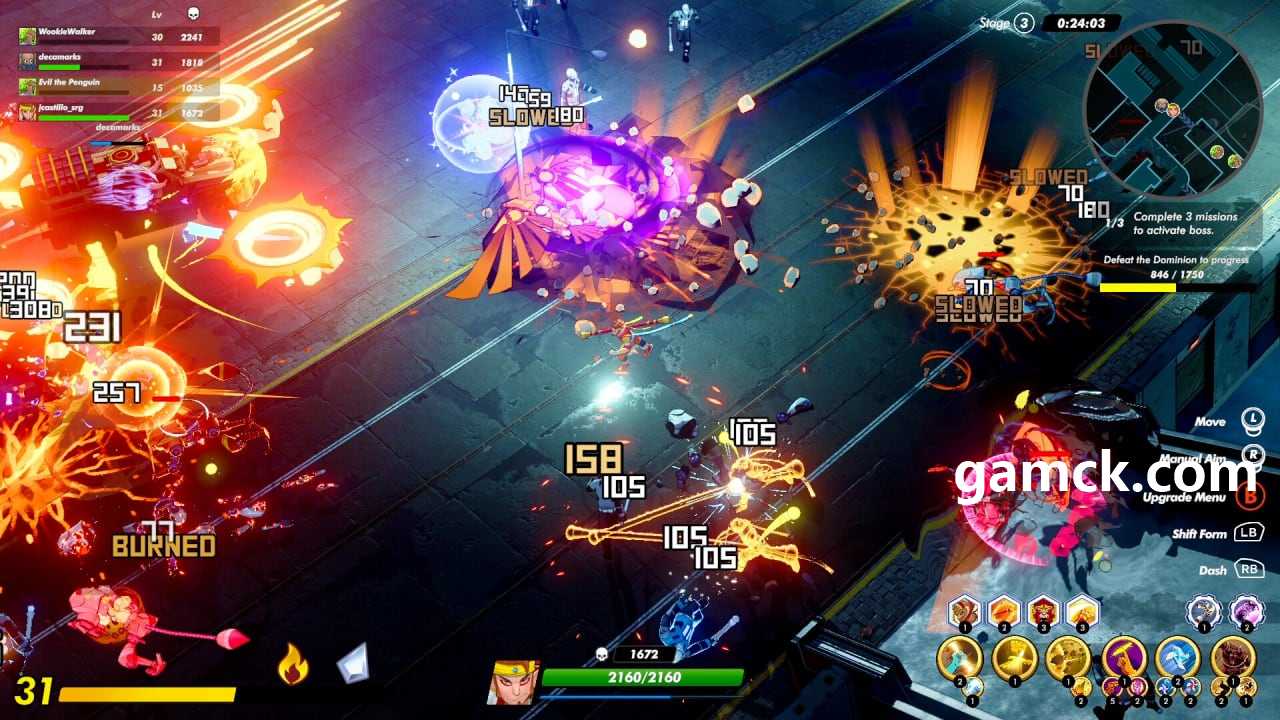This screenshot has height=720, width=1280.
Task: Select the red lion-face hexagon icon
Action: coord(1044,610)
